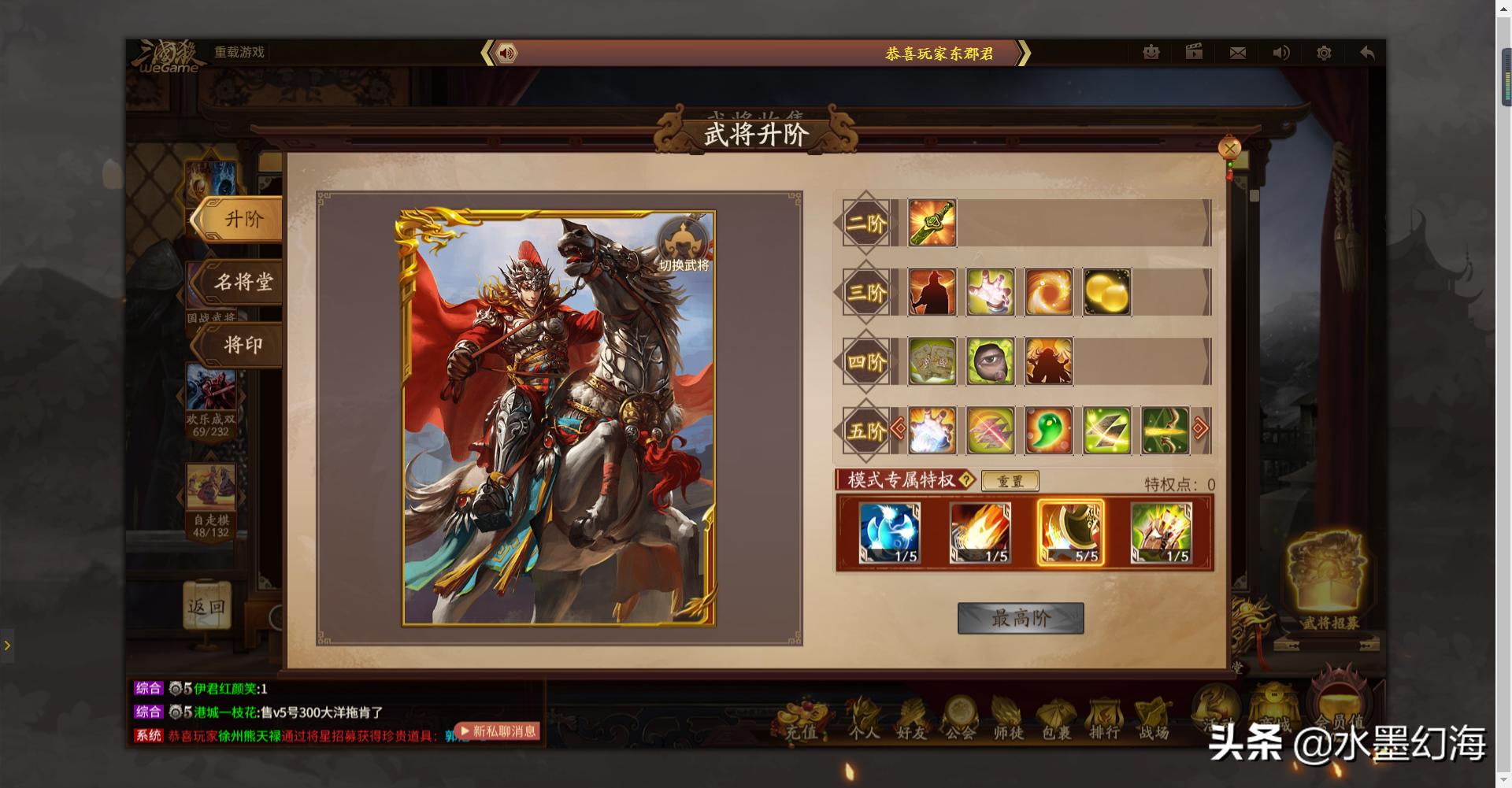The image size is (1512, 788).
Task: Mute sound with the speaker toggle
Action: (x=1280, y=52)
